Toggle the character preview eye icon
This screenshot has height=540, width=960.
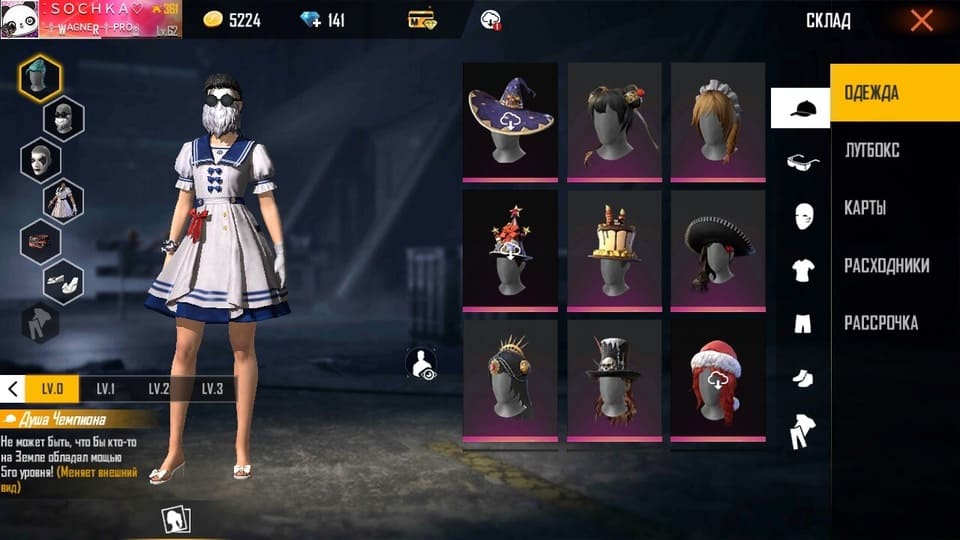[423, 363]
